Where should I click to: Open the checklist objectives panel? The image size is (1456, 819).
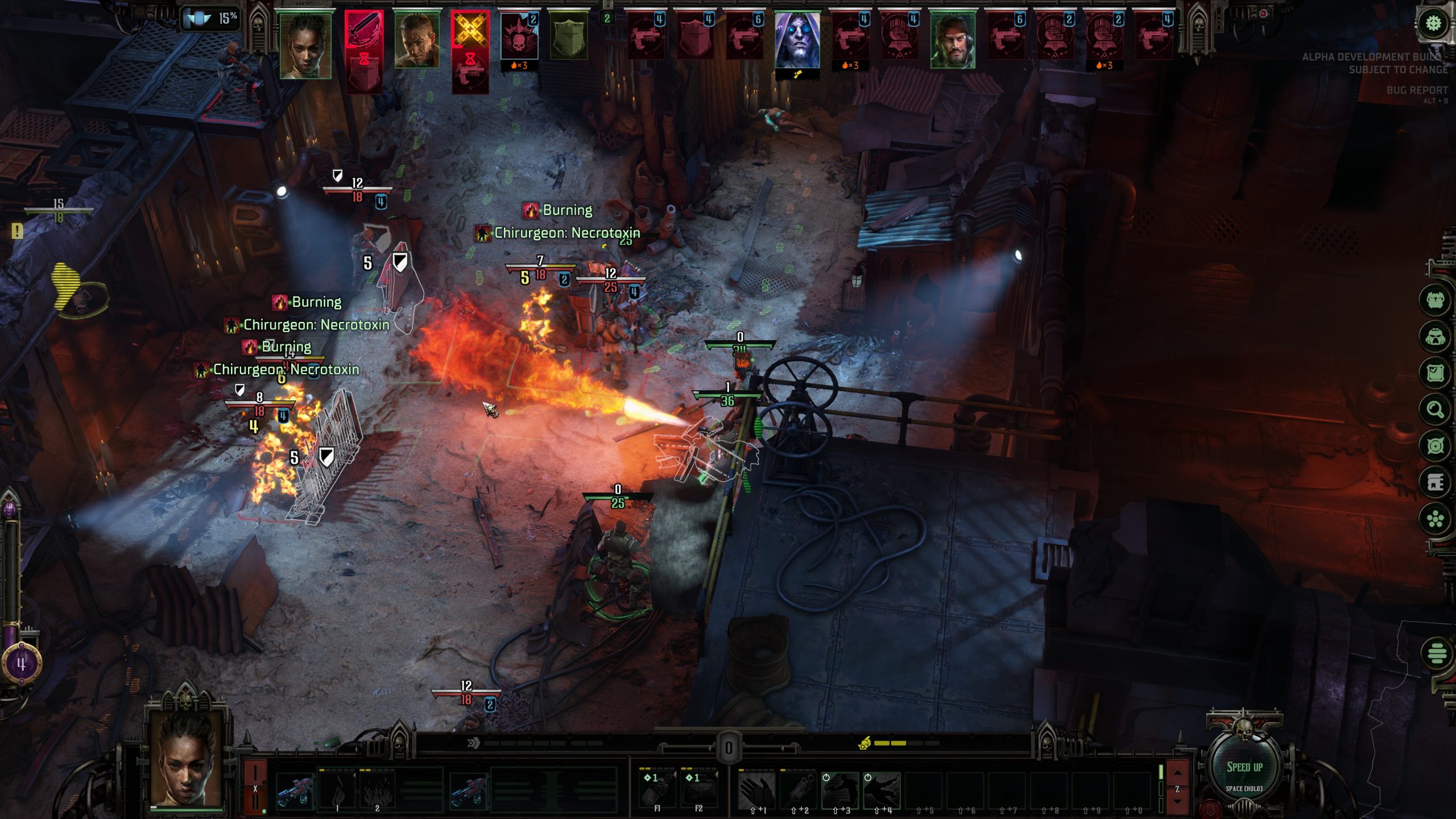click(x=1435, y=373)
